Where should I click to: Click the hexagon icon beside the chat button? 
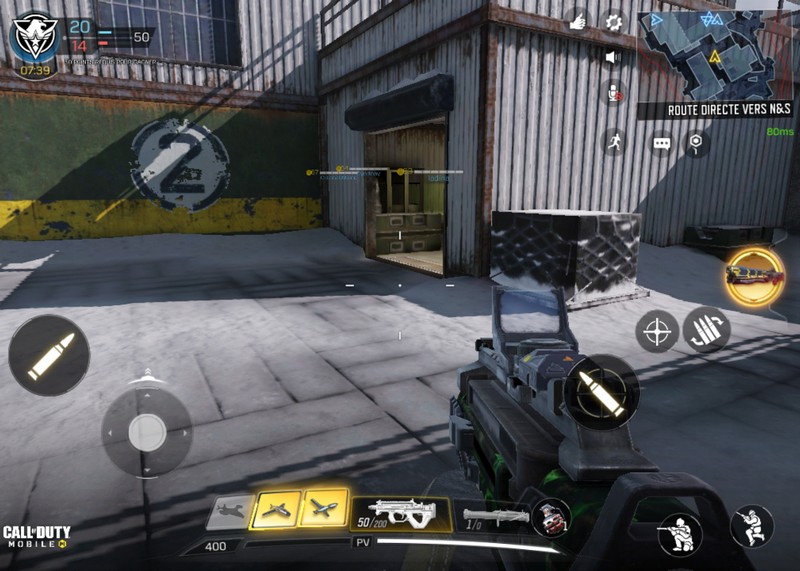pyautogui.click(x=696, y=144)
